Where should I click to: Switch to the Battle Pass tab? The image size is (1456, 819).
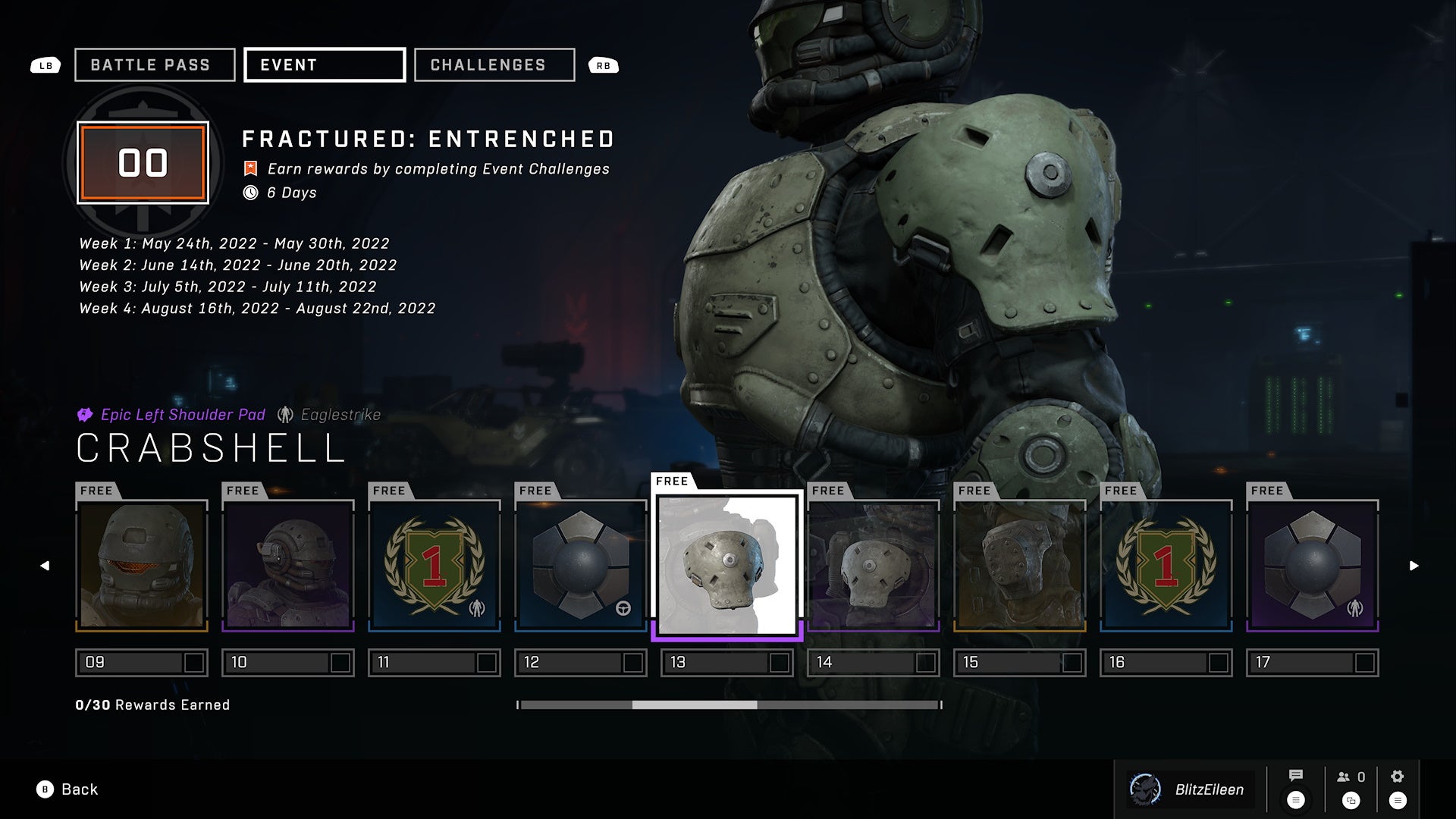155,65
